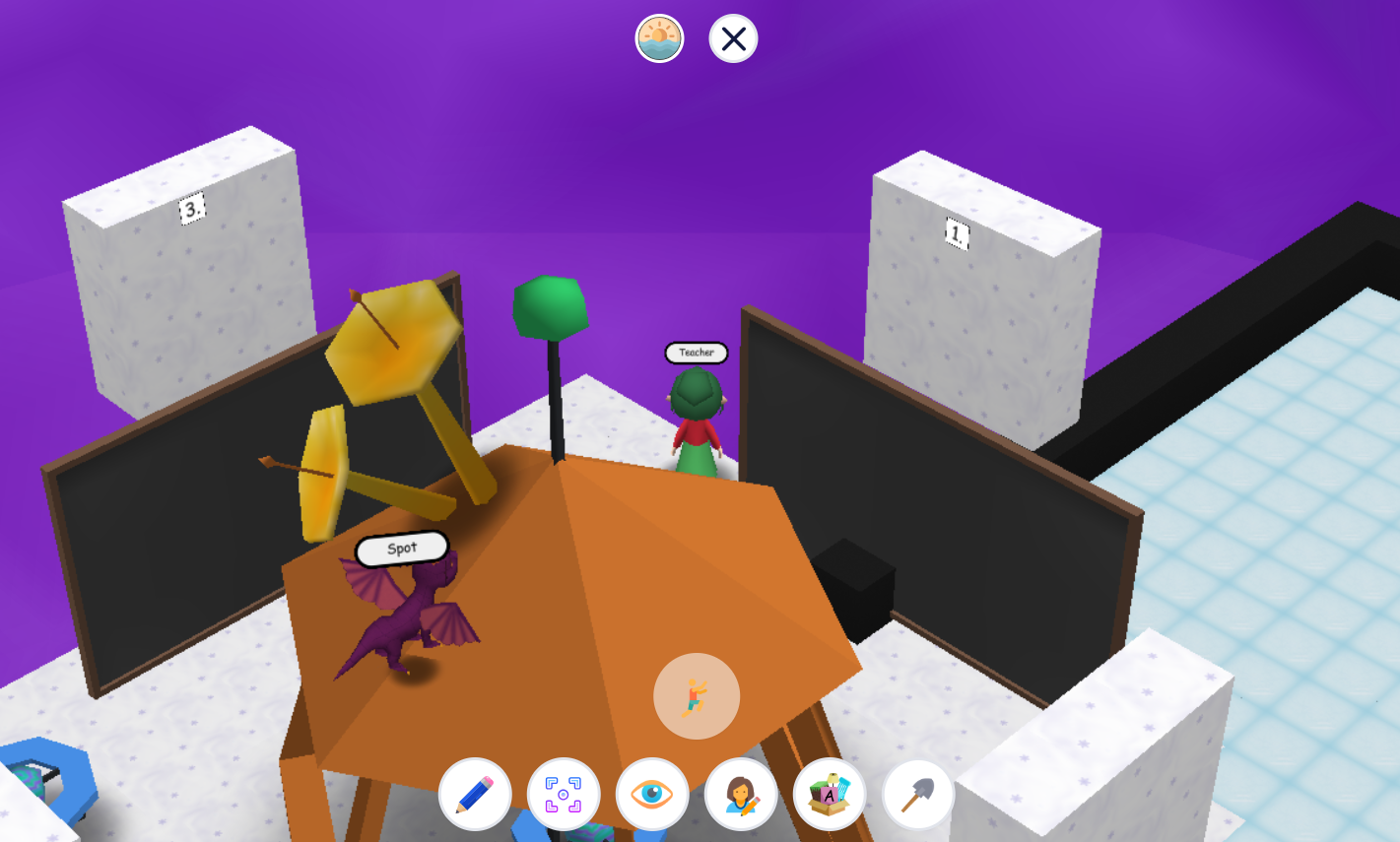Select the shovel terrain tool
Screen dimensions: 1400x842
coord(916,795)
